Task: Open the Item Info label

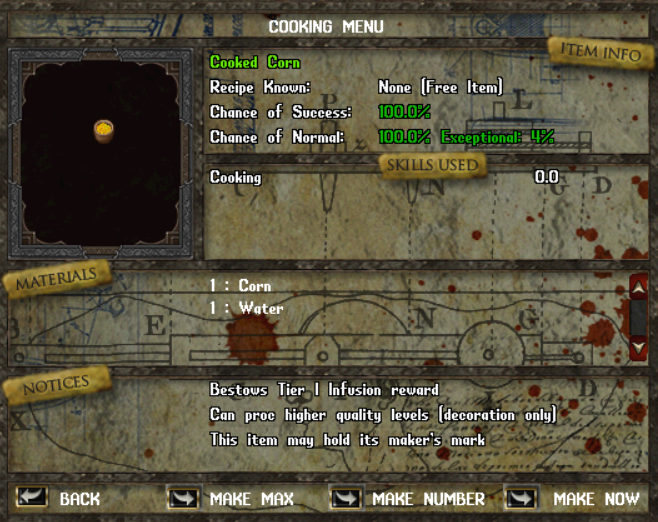Action: tap(600, 53)
